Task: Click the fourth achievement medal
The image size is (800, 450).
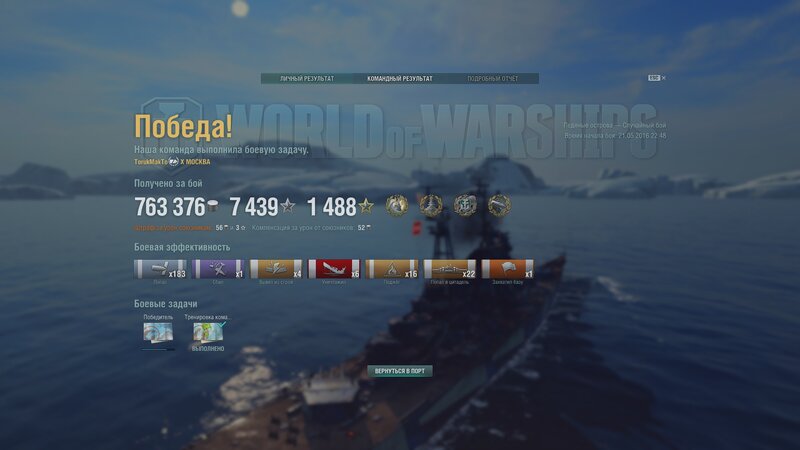Action: [x=499, y=205]
